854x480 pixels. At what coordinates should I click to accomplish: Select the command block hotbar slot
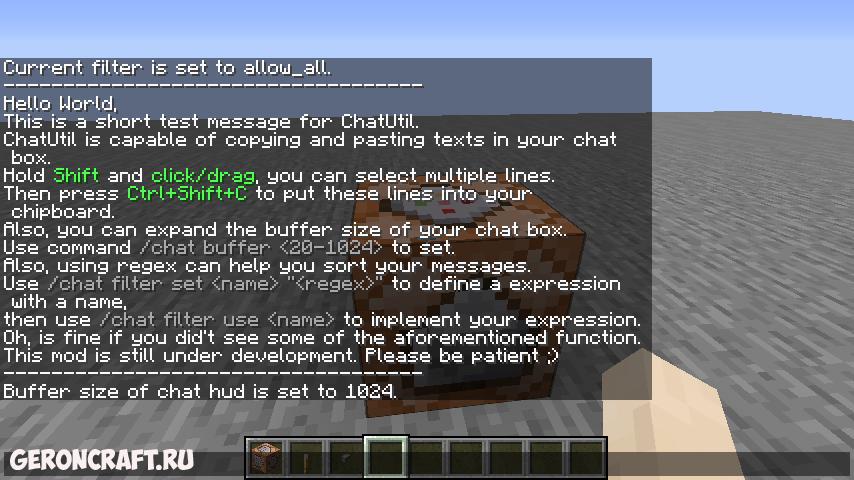click(264, 459)
